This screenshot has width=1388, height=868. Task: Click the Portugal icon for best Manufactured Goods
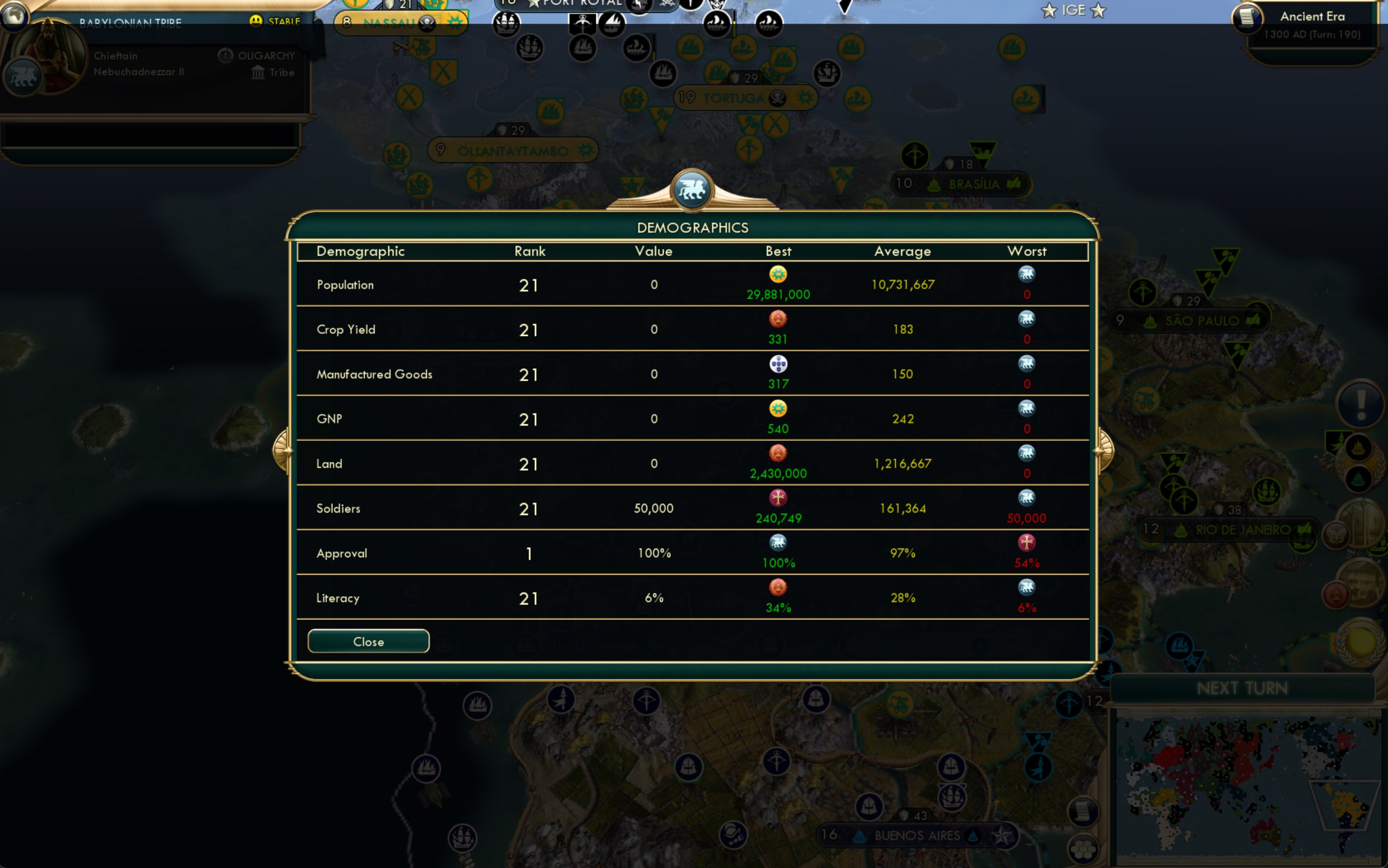pos(778,364)
